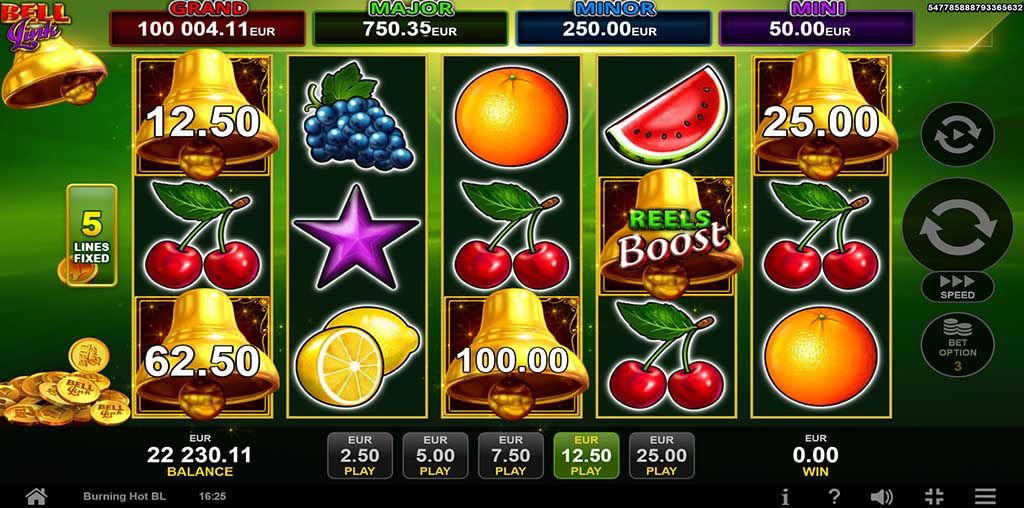The image size is (1024, 508).
Task: Activate the autoplay button above spin
Action: point(957,134)
